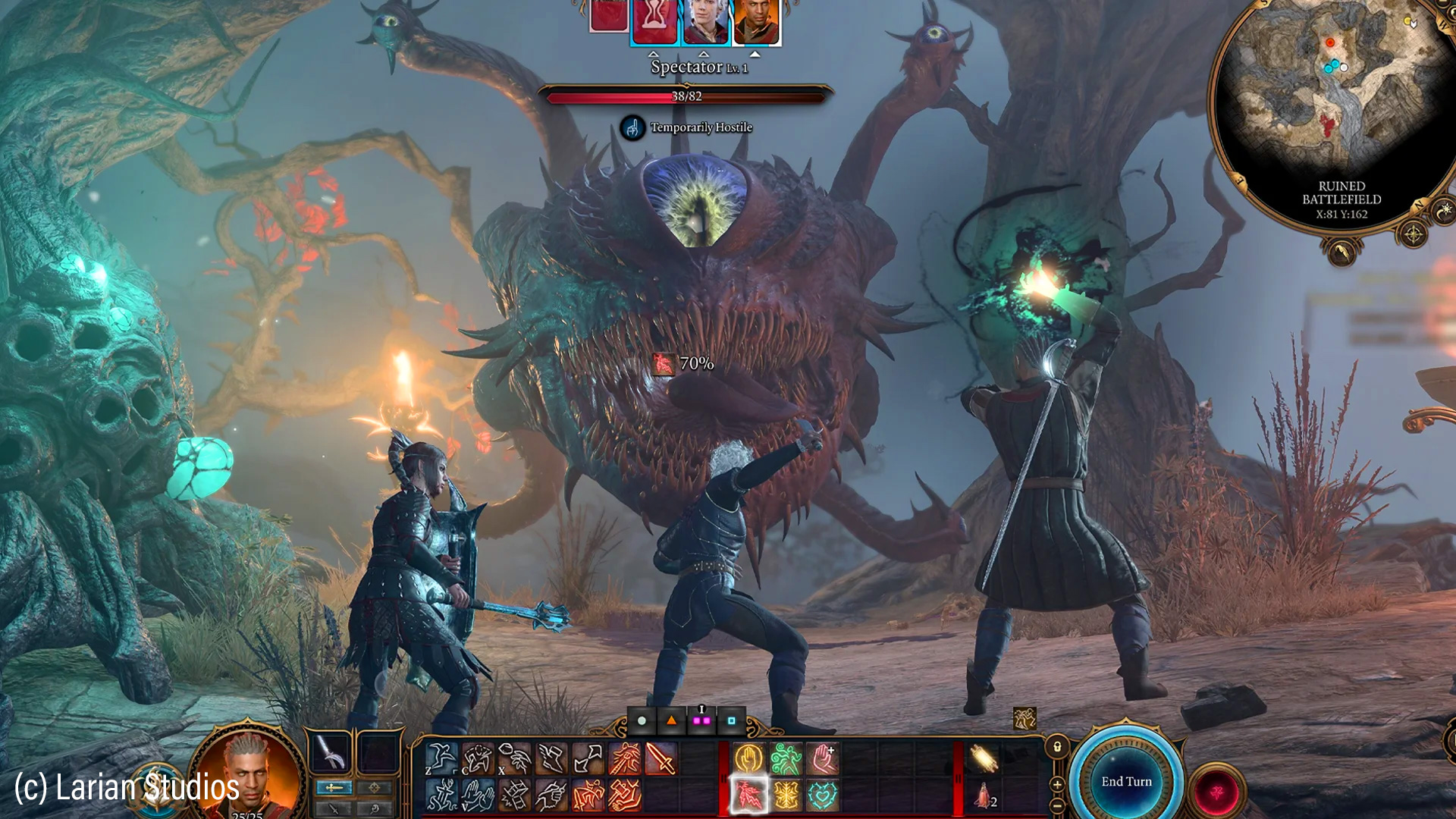This screenshot has width=1456, height=819.
Task: Use the pink healing hand spell
Action: click(824, 758)
